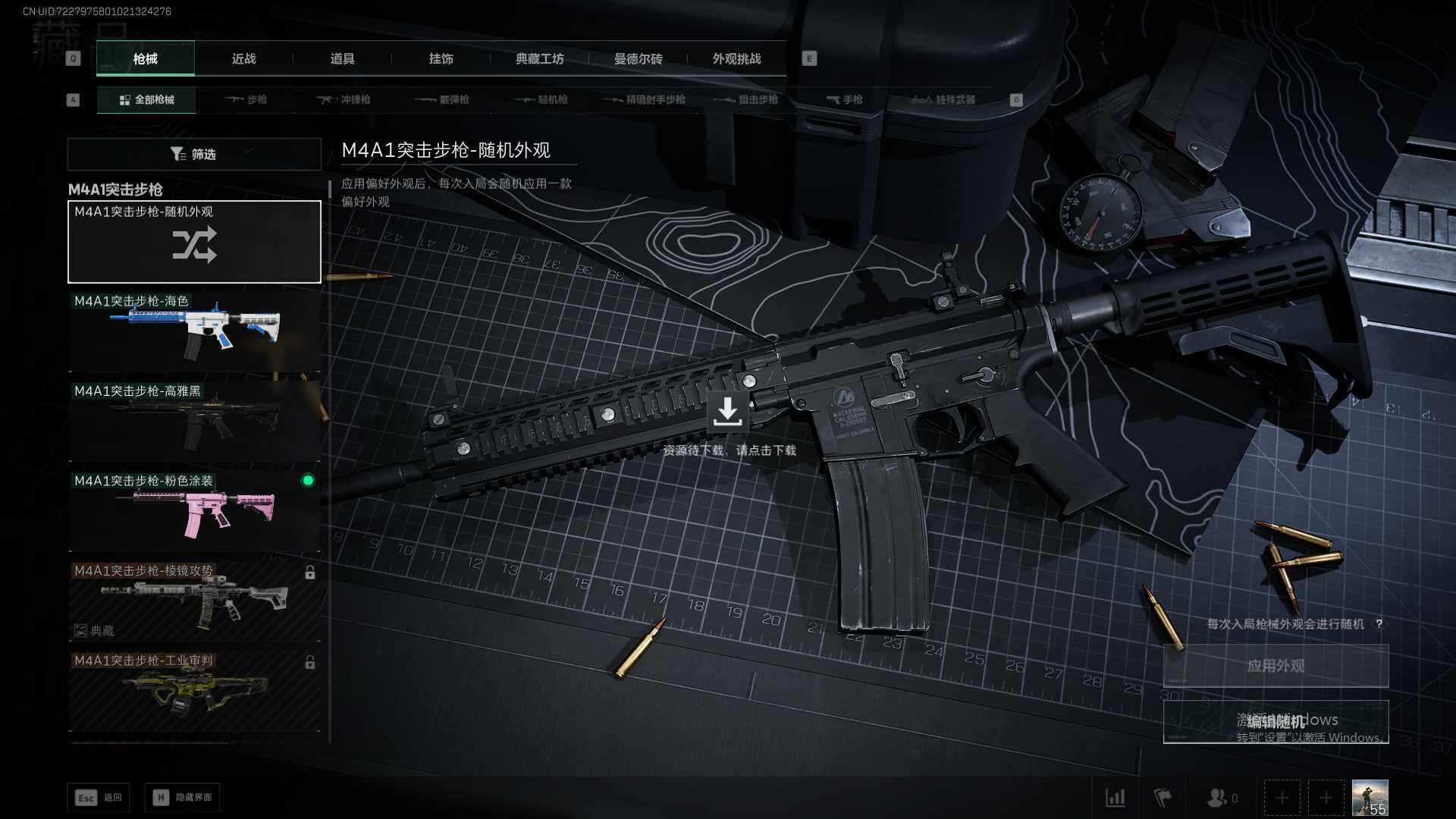Open 编辑随机 to edit random skins
The image size is (1456, 819).
[1276, 721]
